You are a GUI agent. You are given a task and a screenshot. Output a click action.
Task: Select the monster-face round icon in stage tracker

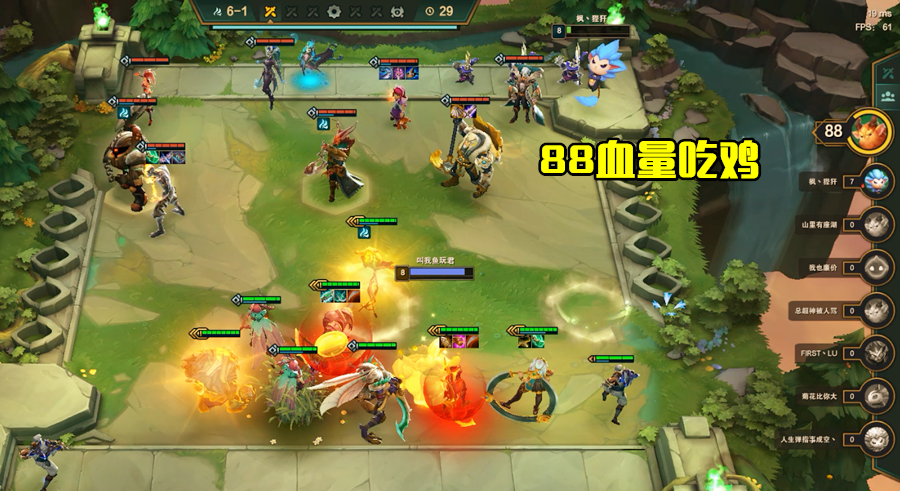click(x=396, y=11)
